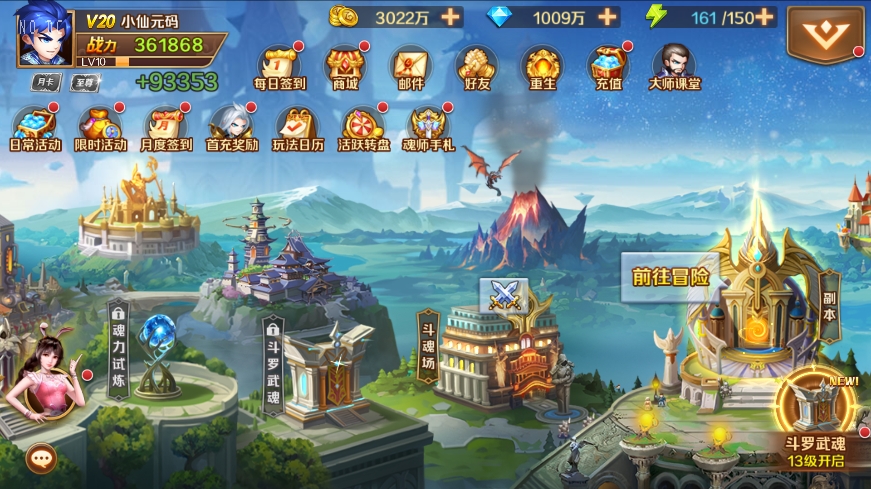Select the 前往冒险 adventure button

(x=671, y=277)
